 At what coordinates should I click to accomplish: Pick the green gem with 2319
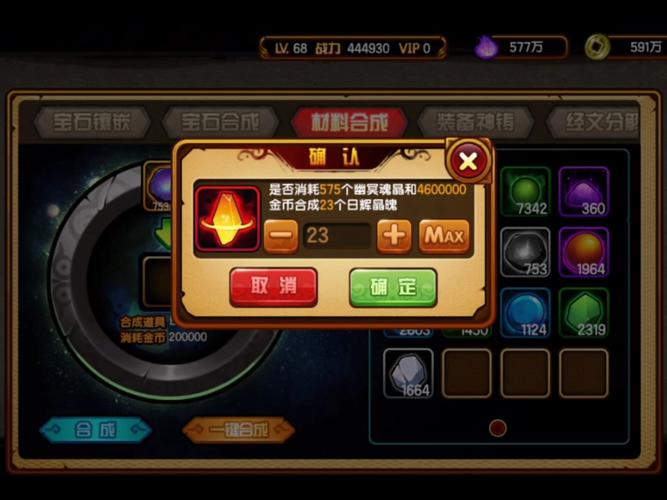pyautogui.click(x=583, y=312)
